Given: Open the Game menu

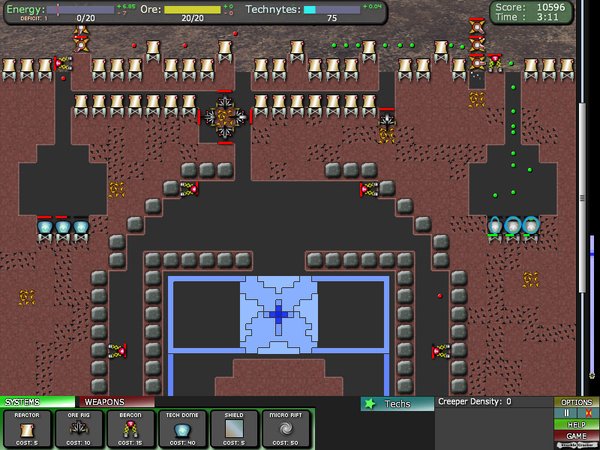Looking at the screenshot, I should click(x=576, y=436).
